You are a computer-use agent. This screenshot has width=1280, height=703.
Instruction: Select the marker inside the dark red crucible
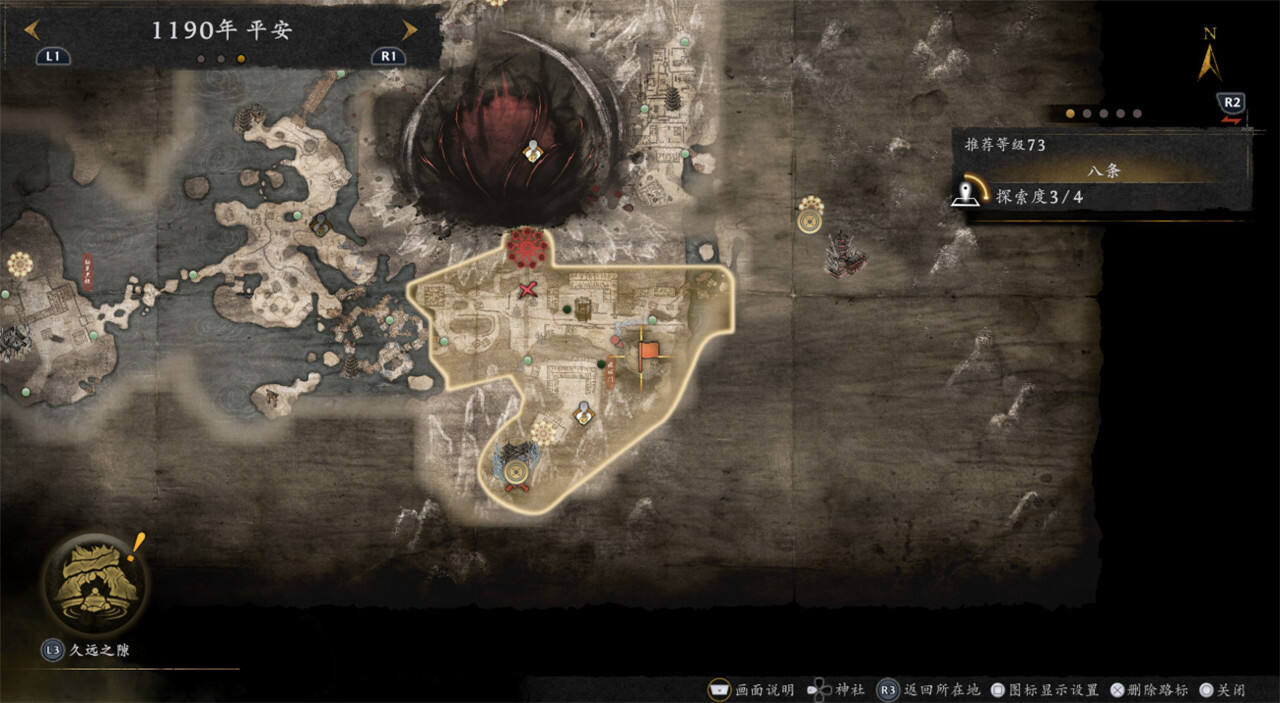(534, 151)
